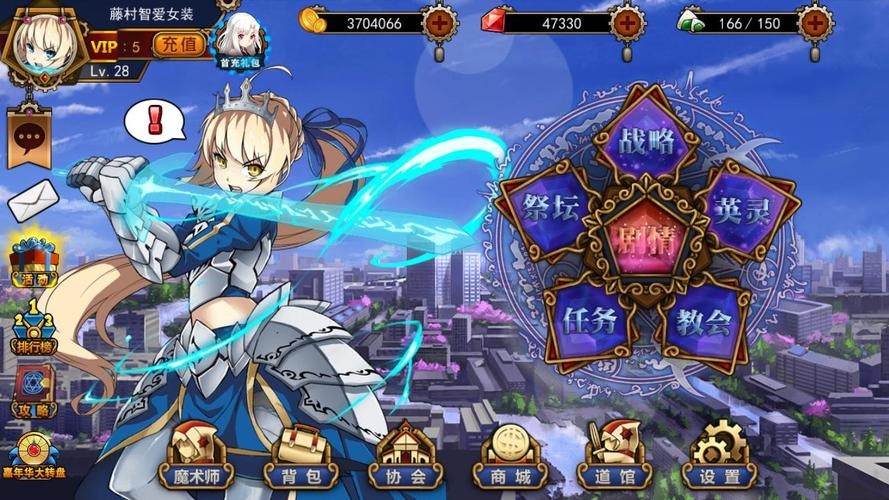The height and width of the screenshot is (500, 889).
Task: Tap the 充值 recharge button
Action: tap(180, 45)
